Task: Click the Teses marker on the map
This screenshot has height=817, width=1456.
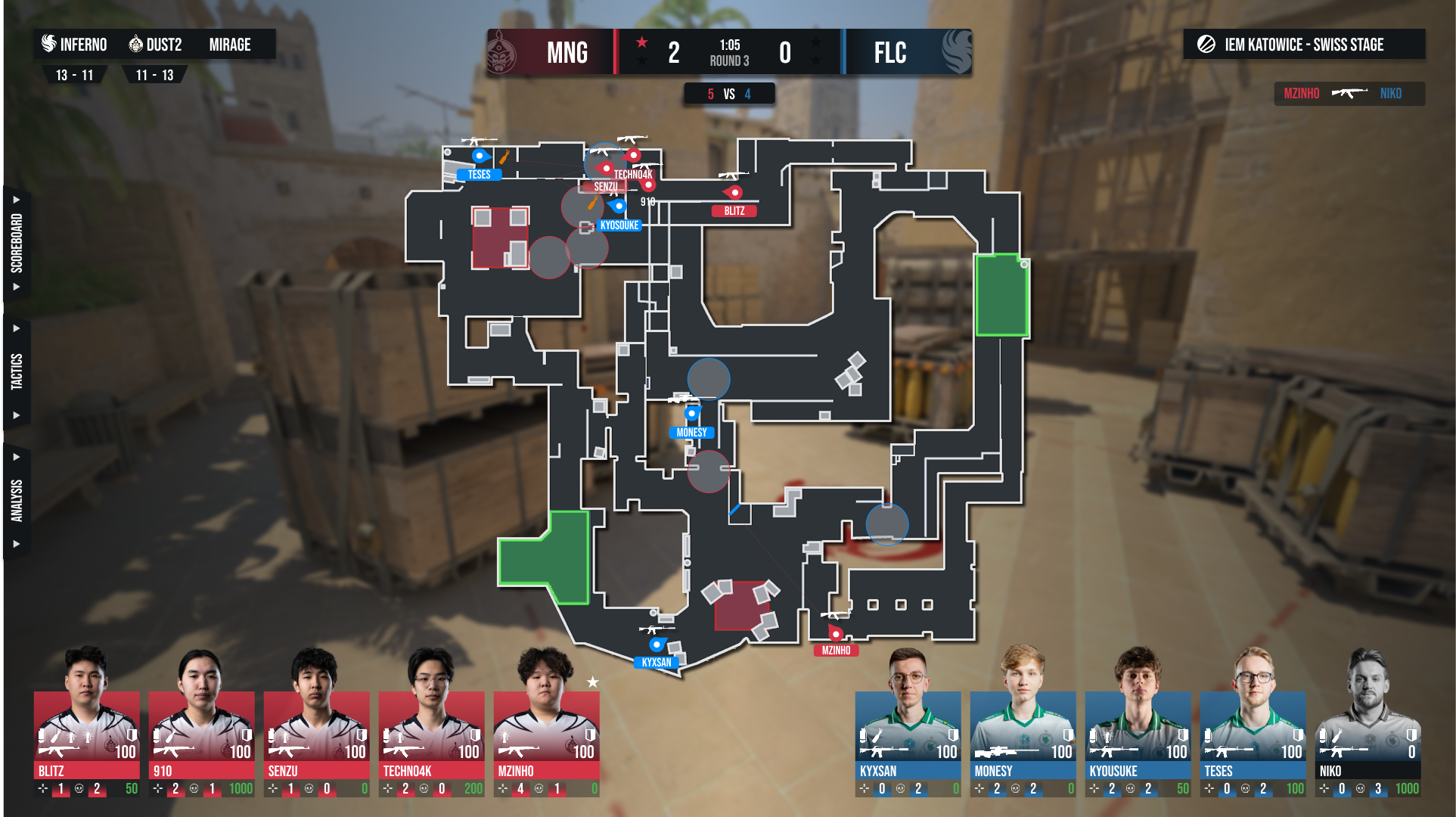Action: (x=480, y=157)
